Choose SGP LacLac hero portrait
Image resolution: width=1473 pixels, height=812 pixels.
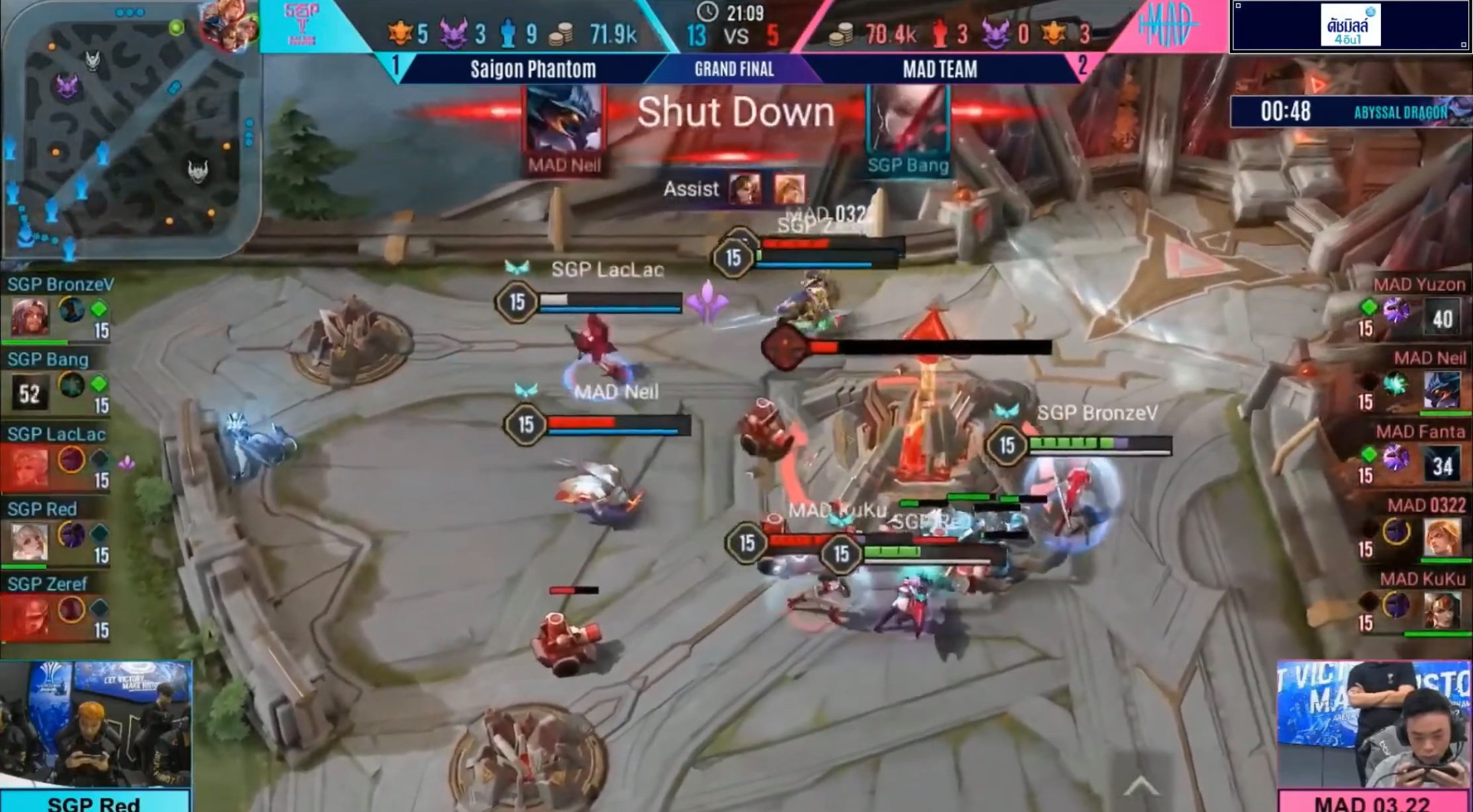28,466
